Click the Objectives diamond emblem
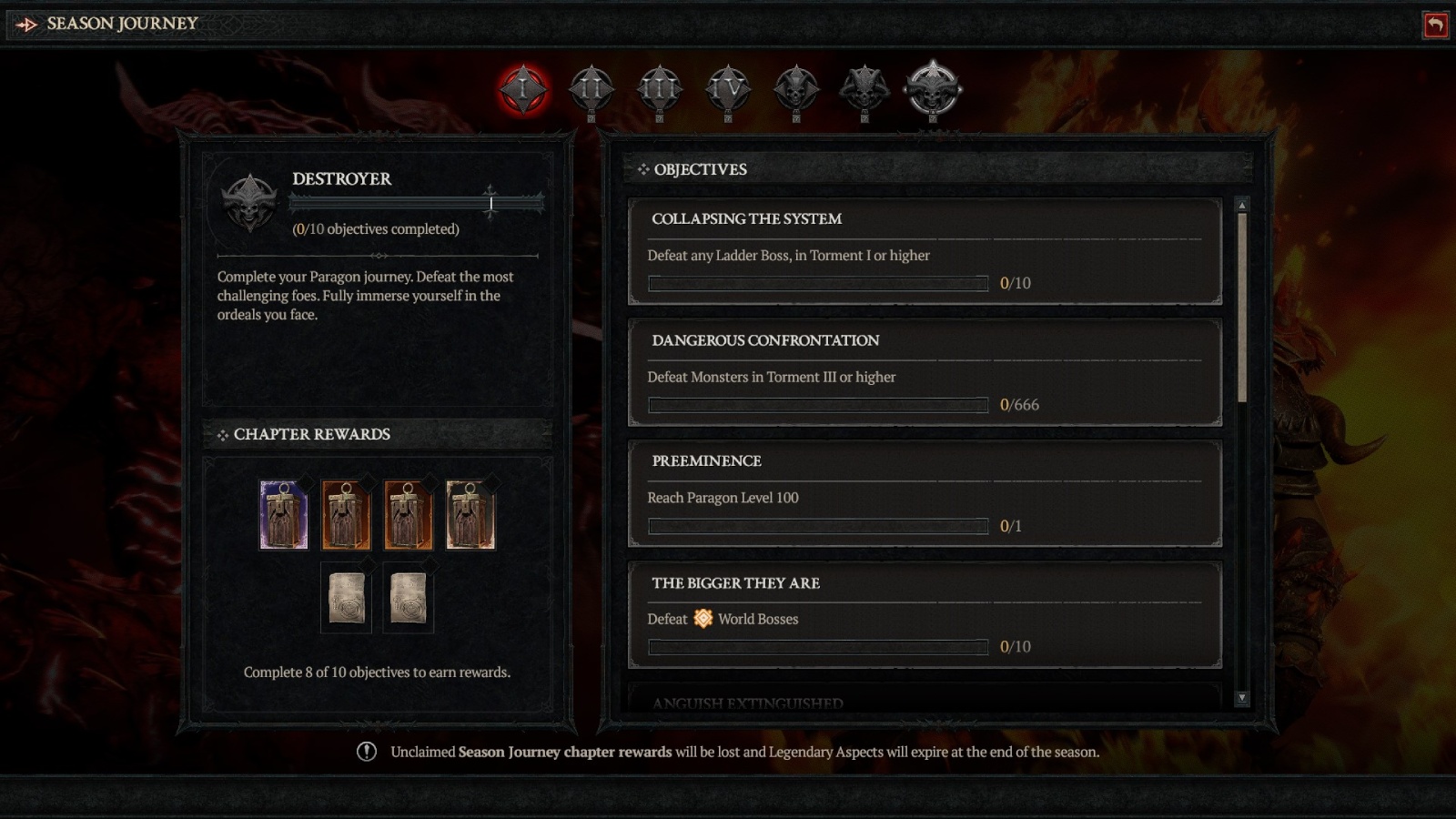1456x819 pixels. click(643, 168)
